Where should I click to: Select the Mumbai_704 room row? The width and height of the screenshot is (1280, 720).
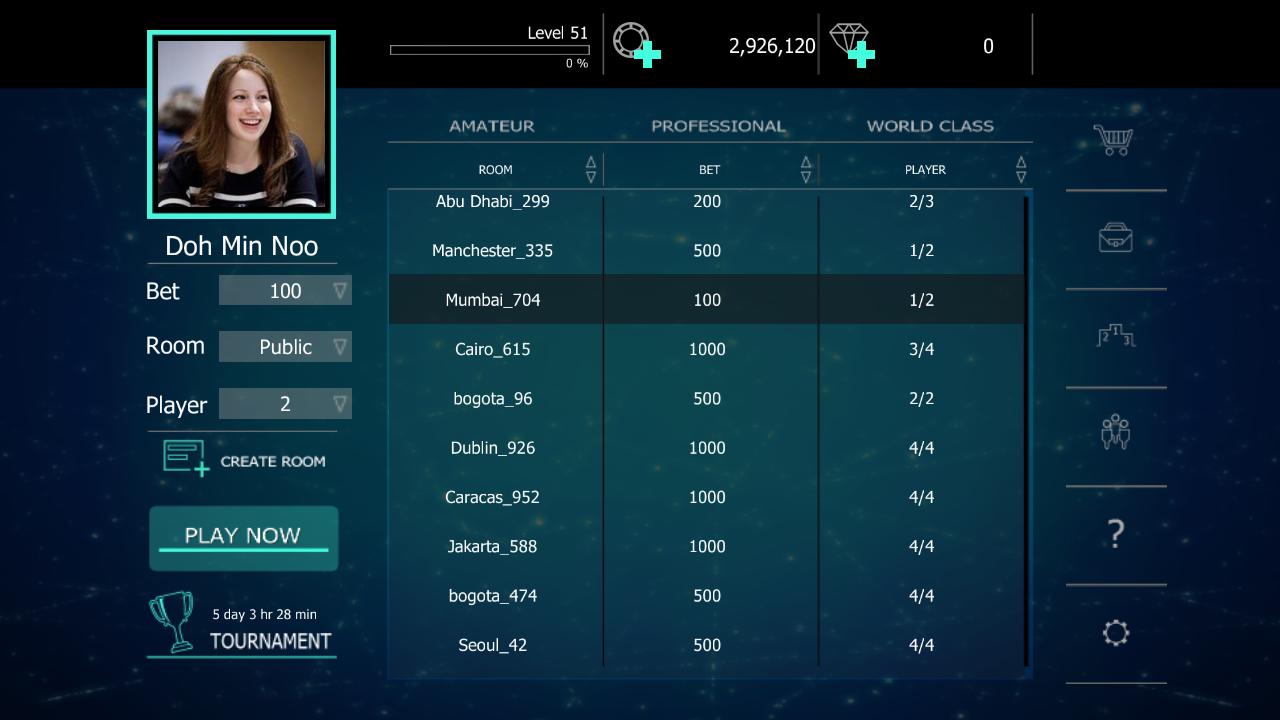[x=706, y=300]
